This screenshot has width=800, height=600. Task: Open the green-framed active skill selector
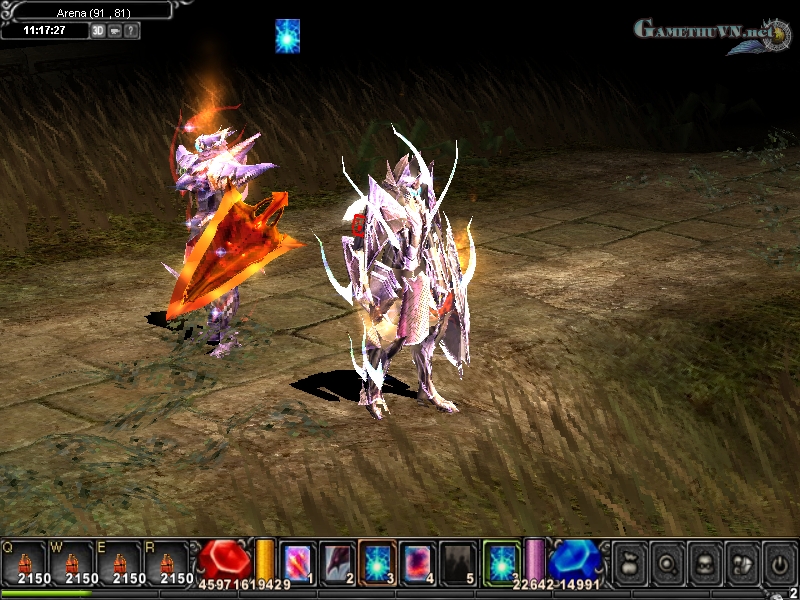(x=502, y=561)
